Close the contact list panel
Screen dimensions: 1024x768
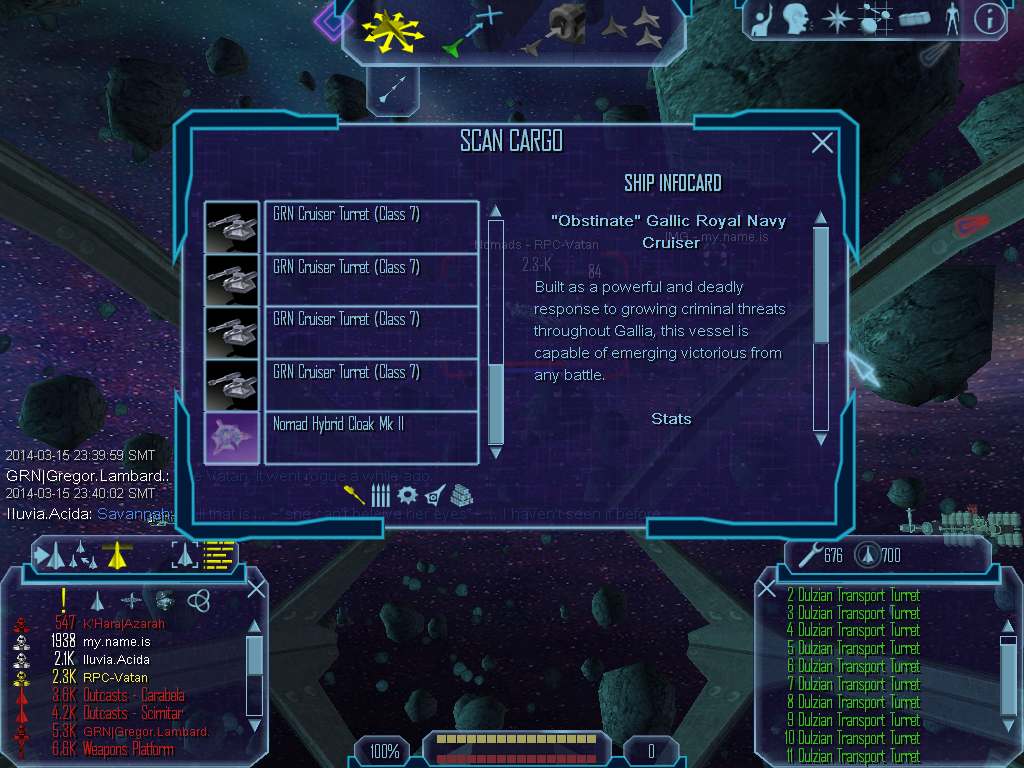(x=256, y=589)
